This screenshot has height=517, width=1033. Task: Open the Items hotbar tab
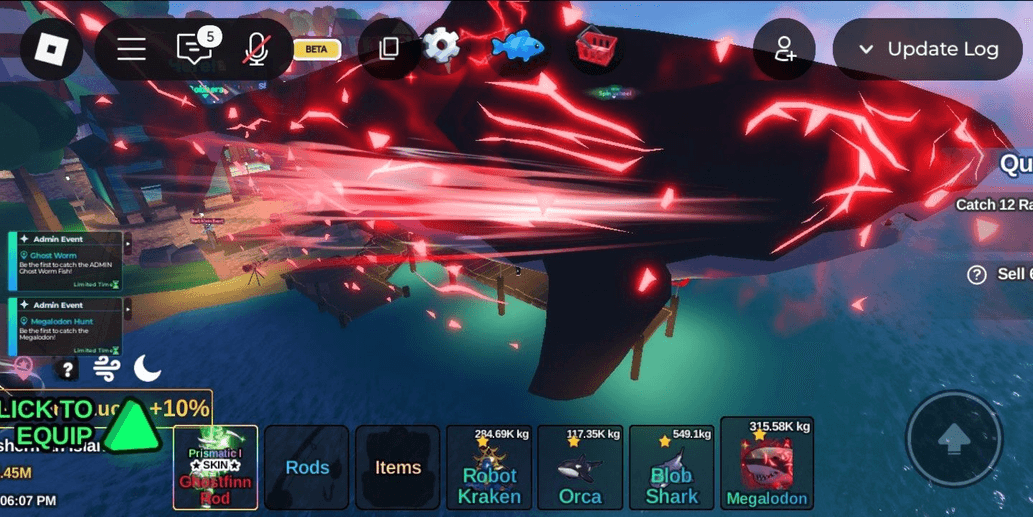[x=398, y=467]
